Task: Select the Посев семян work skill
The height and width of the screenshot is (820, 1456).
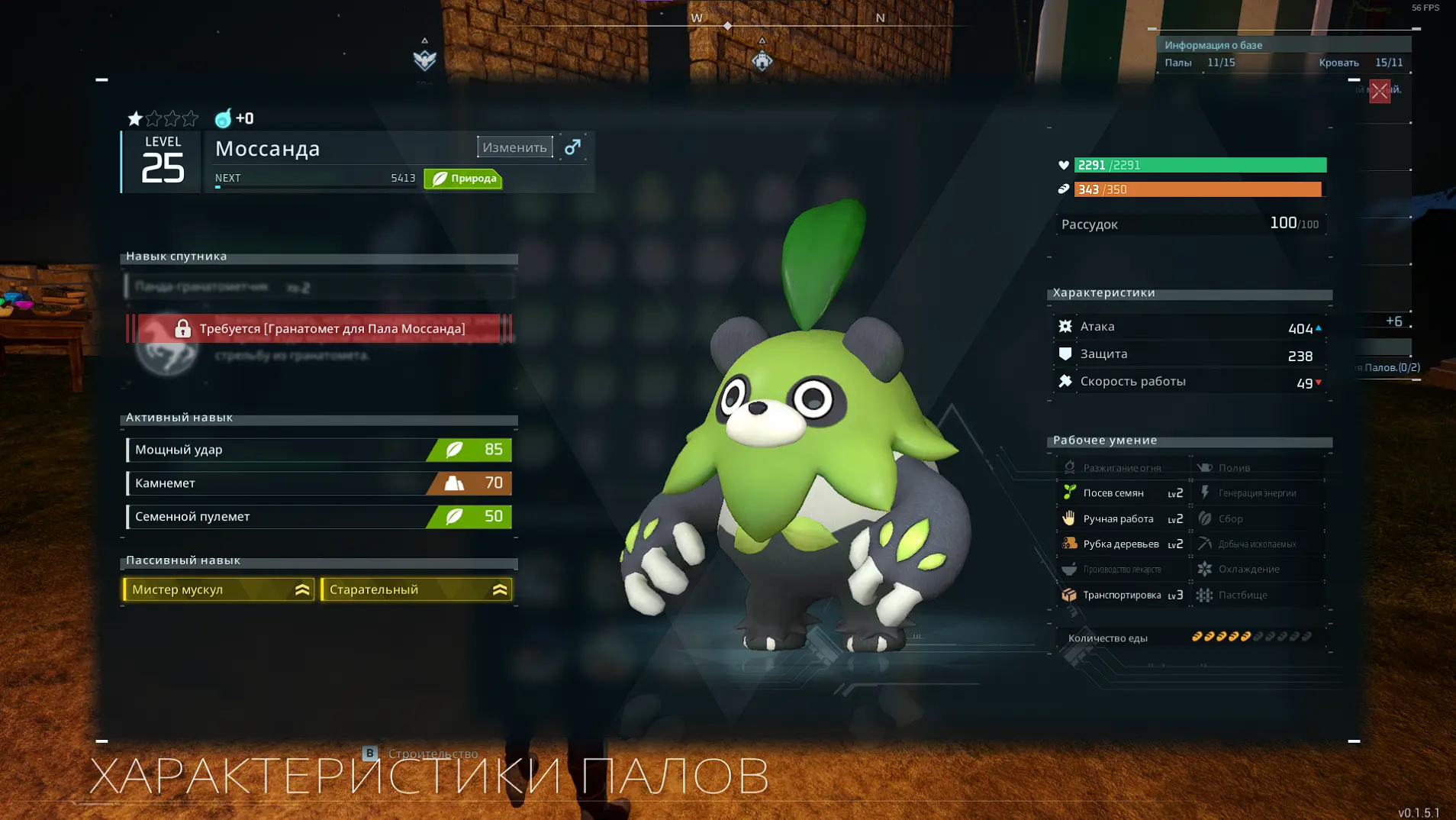Action: pyautogui.click(x=1122, y=493)
